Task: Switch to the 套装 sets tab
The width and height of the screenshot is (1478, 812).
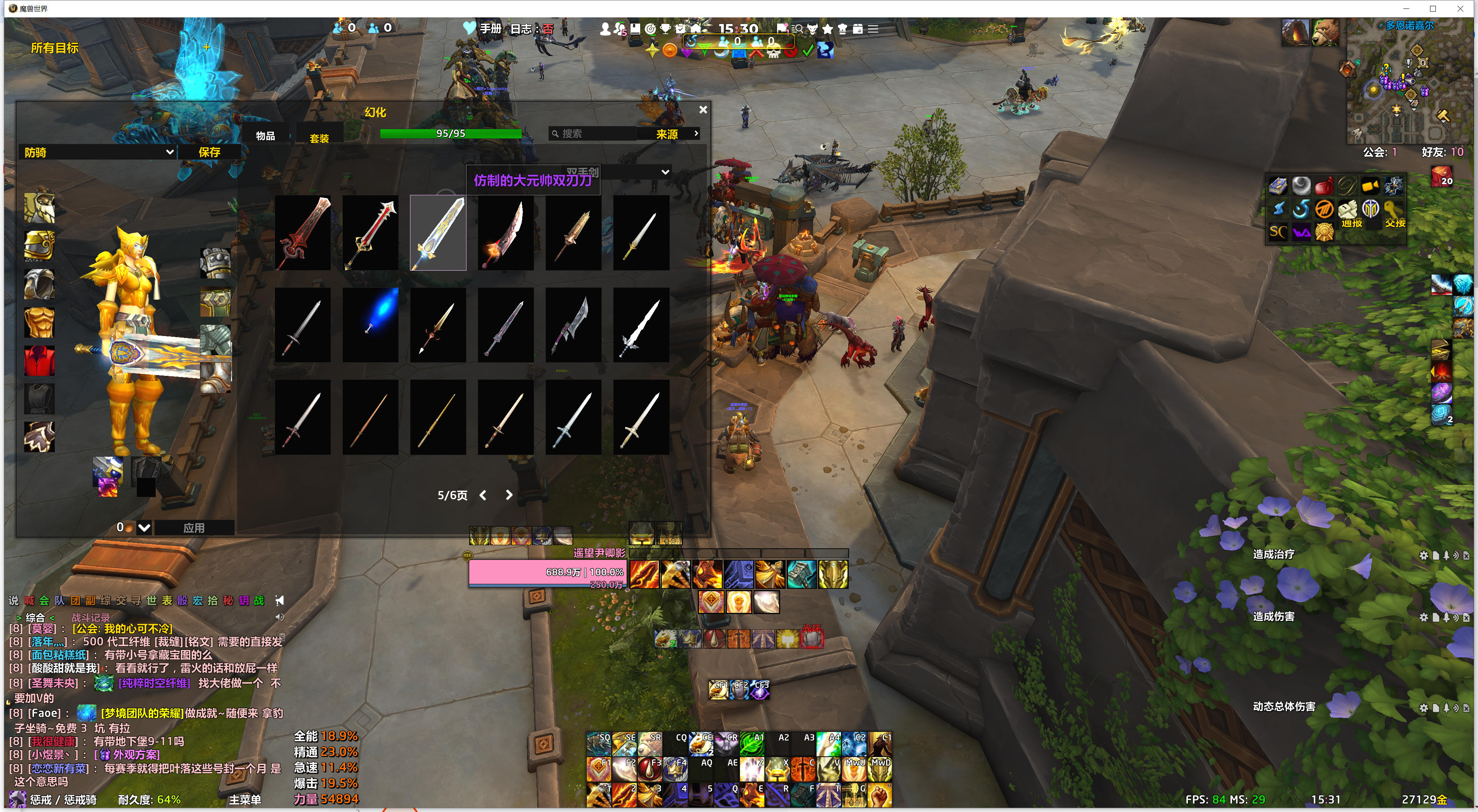Action: pos(319,138)
